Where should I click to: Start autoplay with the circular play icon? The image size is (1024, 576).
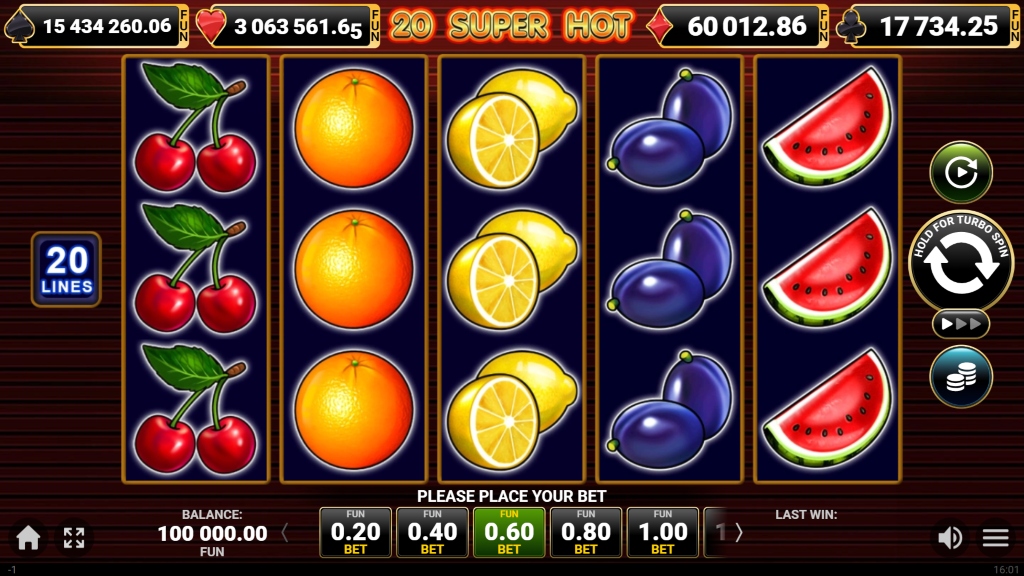coord(960,172)
